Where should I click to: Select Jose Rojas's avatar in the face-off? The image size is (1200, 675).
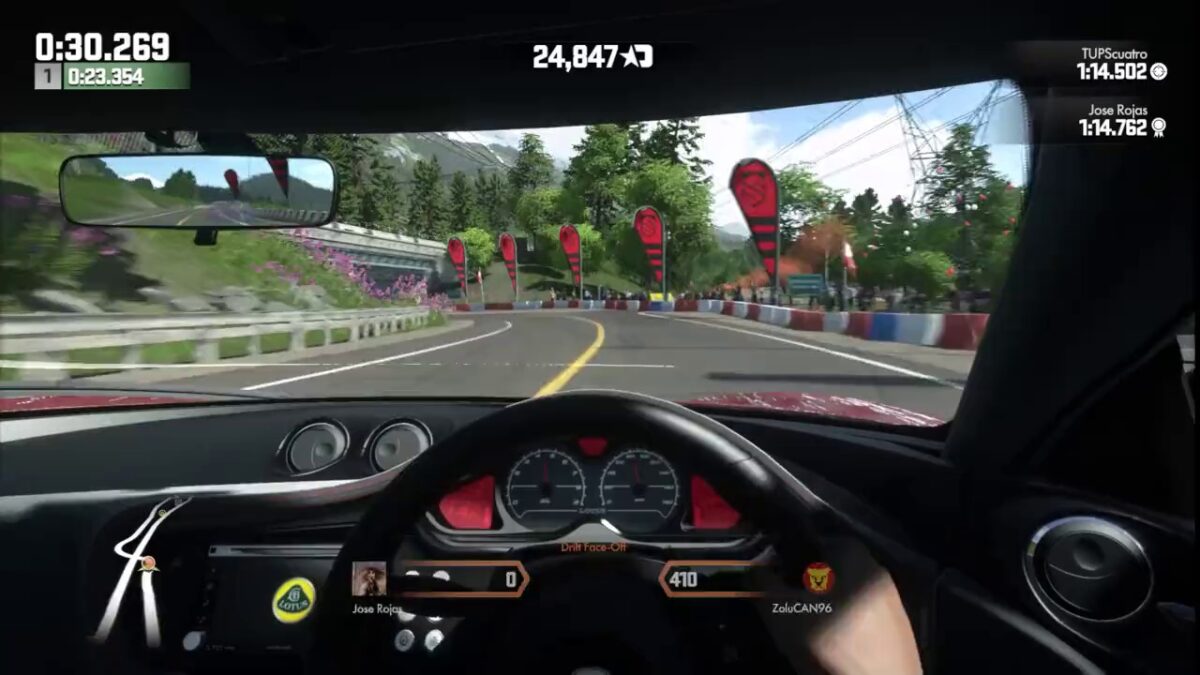369,579
